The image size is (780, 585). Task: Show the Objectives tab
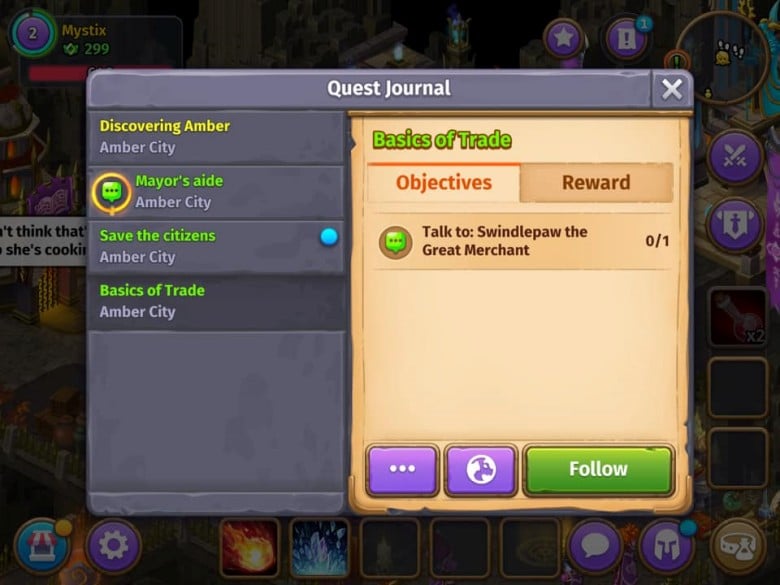[x=444, y=183]
